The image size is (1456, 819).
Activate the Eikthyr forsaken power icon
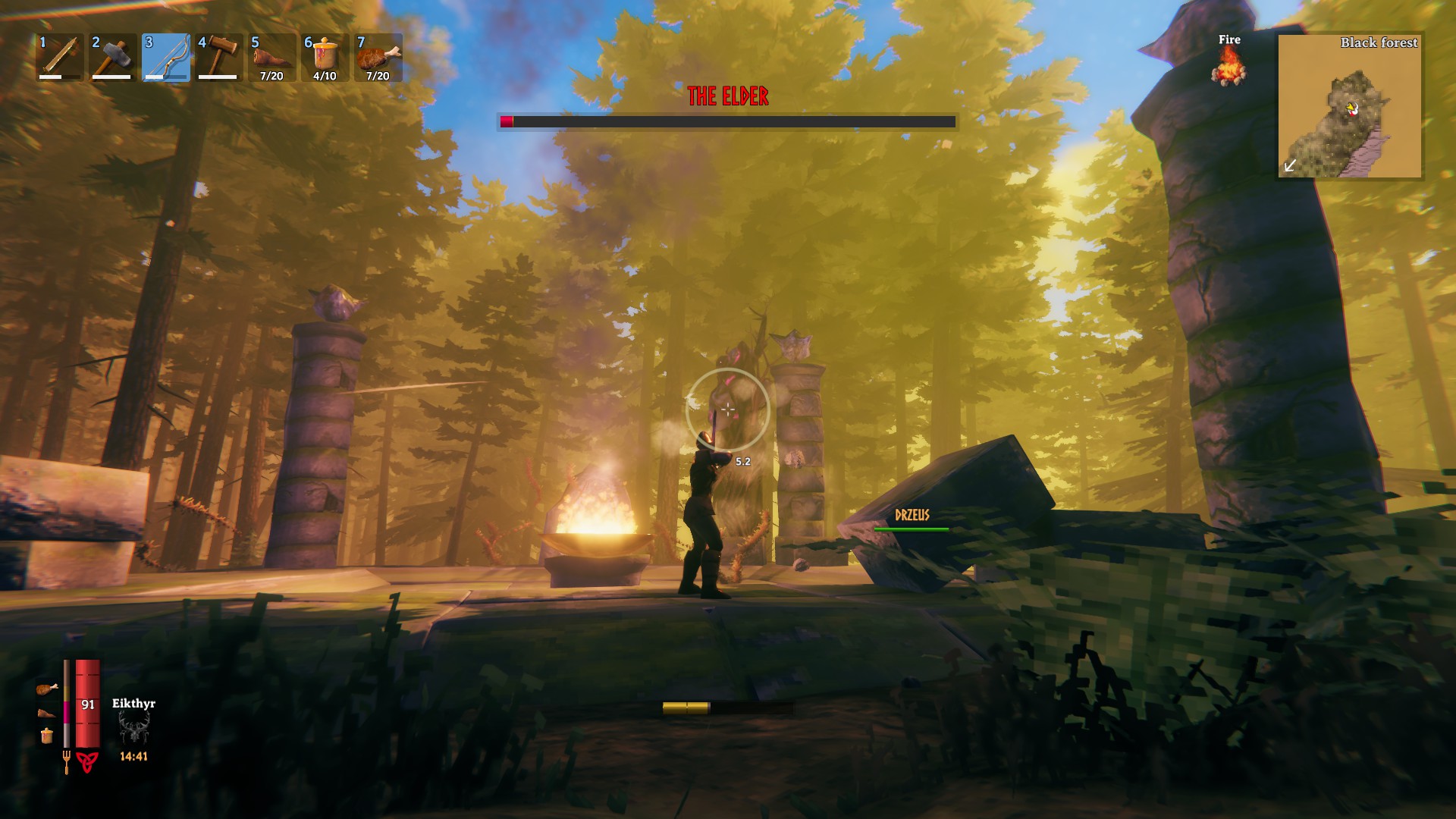click(133, 730)
